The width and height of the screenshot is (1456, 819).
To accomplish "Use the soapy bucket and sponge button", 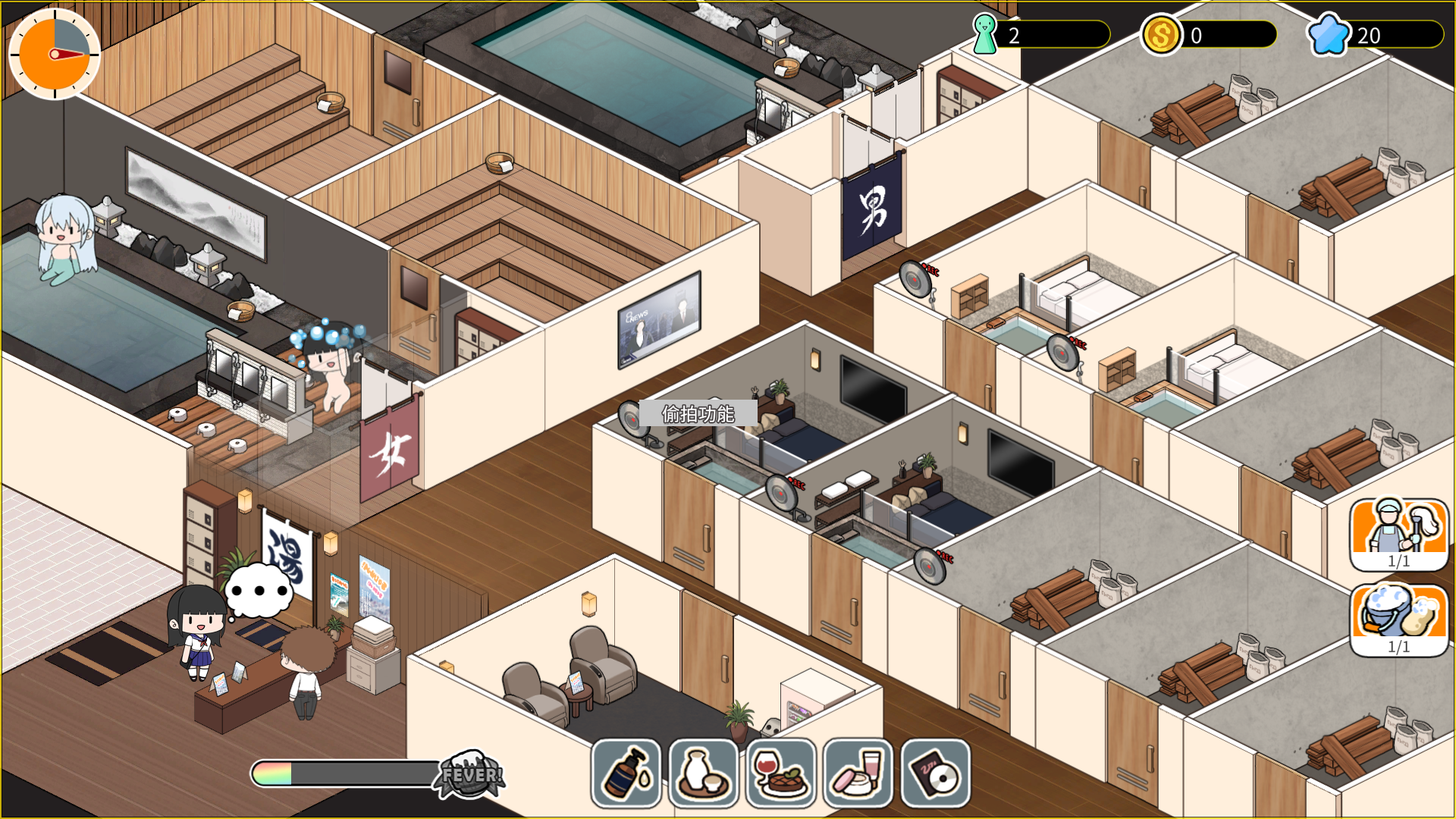I will (x=1398, y=619).
